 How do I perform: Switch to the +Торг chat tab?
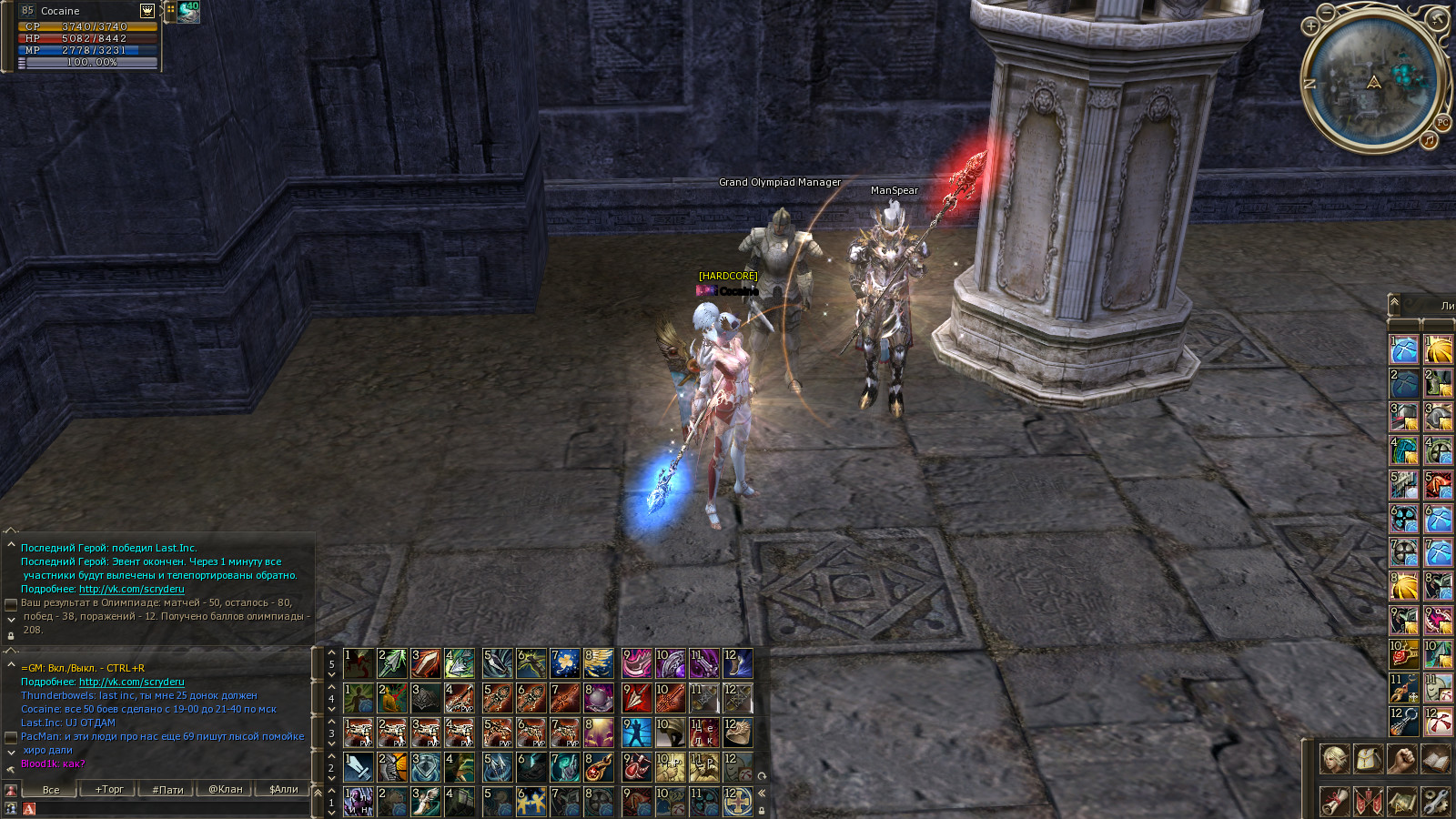(109, 789)
